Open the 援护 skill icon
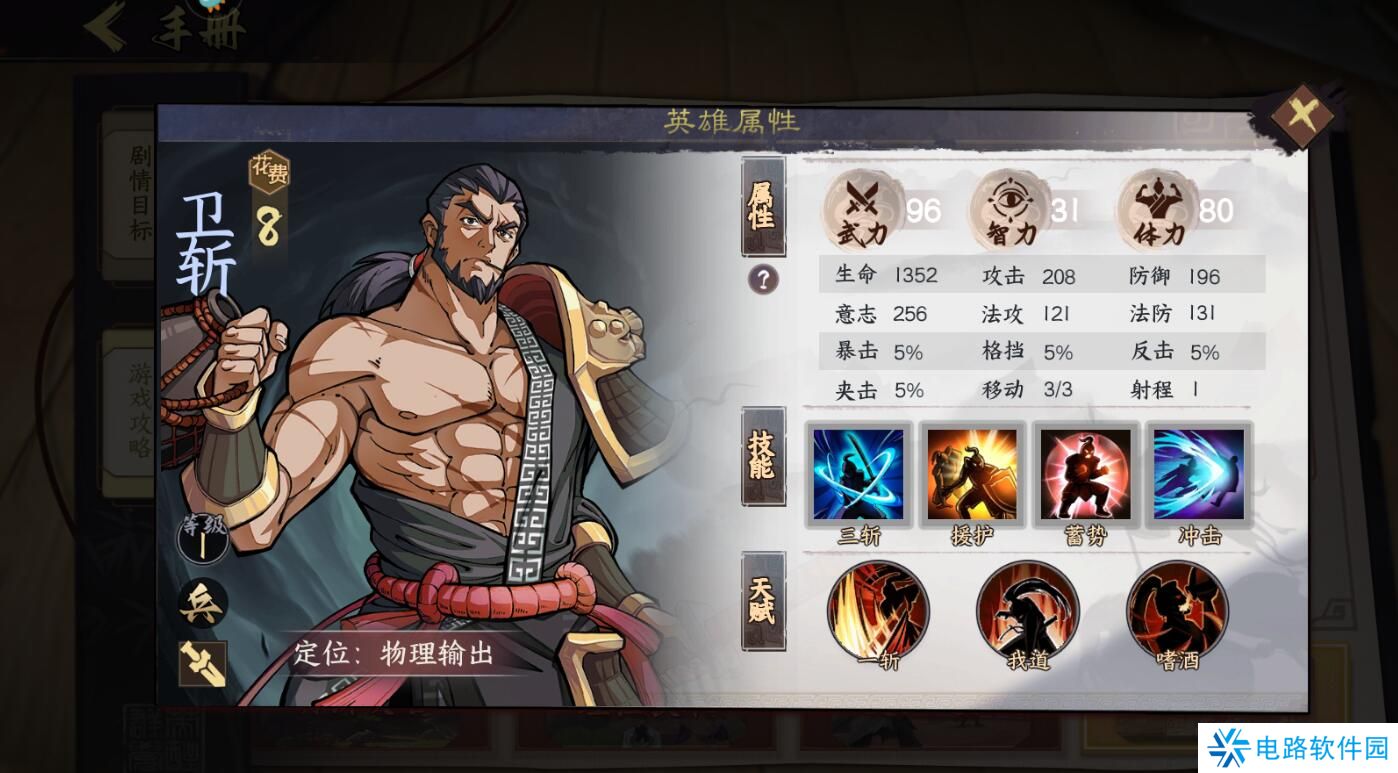Viewport: 1398px width, 773px height. pos(972,474)
